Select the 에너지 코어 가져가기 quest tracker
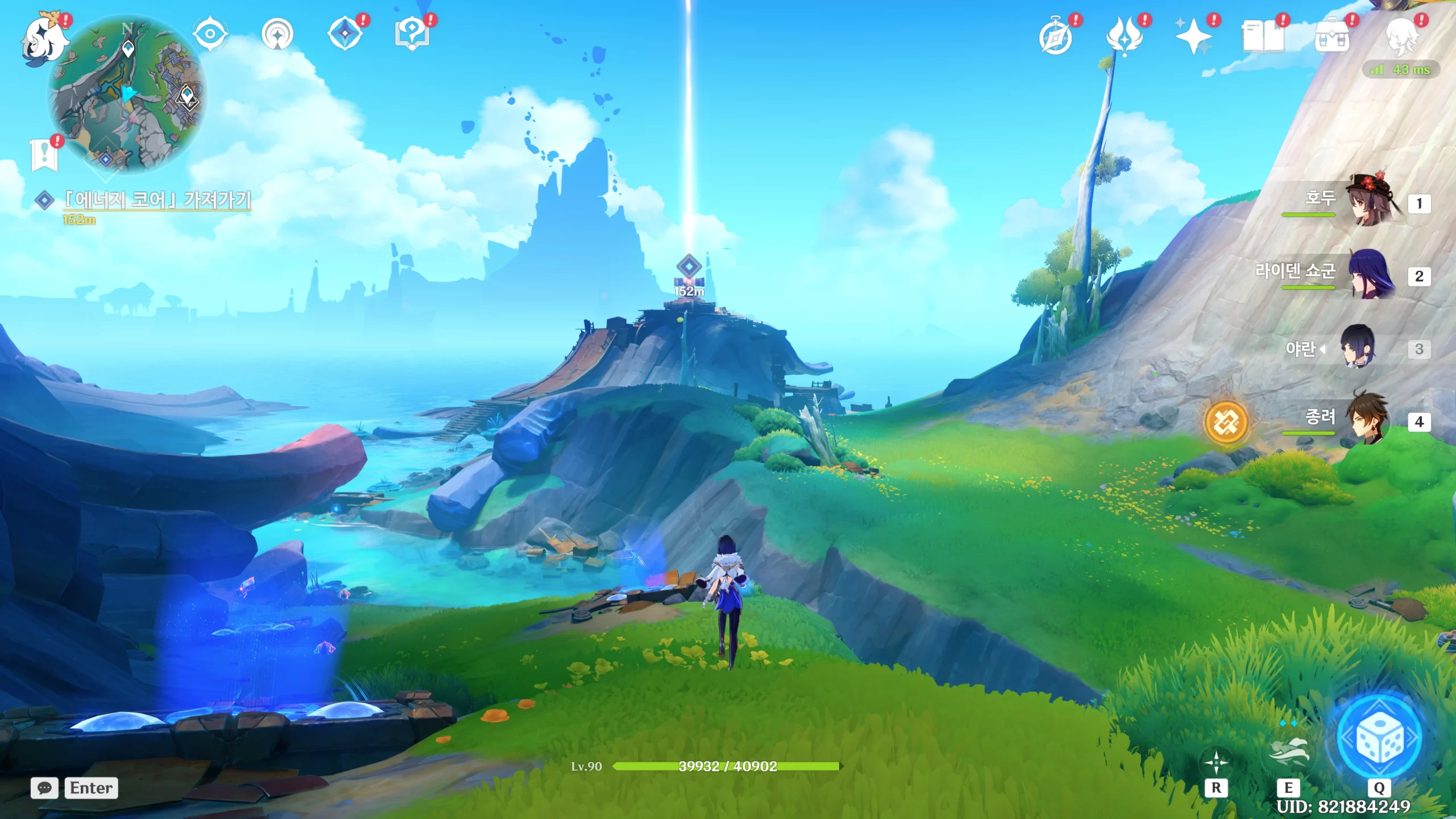This screenshot has height=819, width=1456. click(x=156, y=200)
